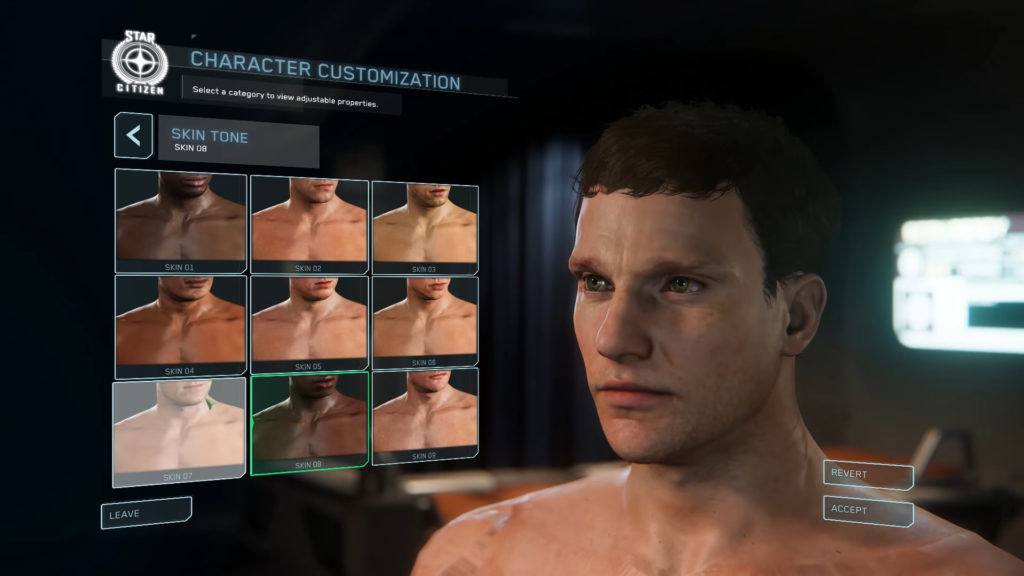The width and height of the screenshot is (1024, 576).
Task: Go back using the arrow button
Action: coord(133,136)
